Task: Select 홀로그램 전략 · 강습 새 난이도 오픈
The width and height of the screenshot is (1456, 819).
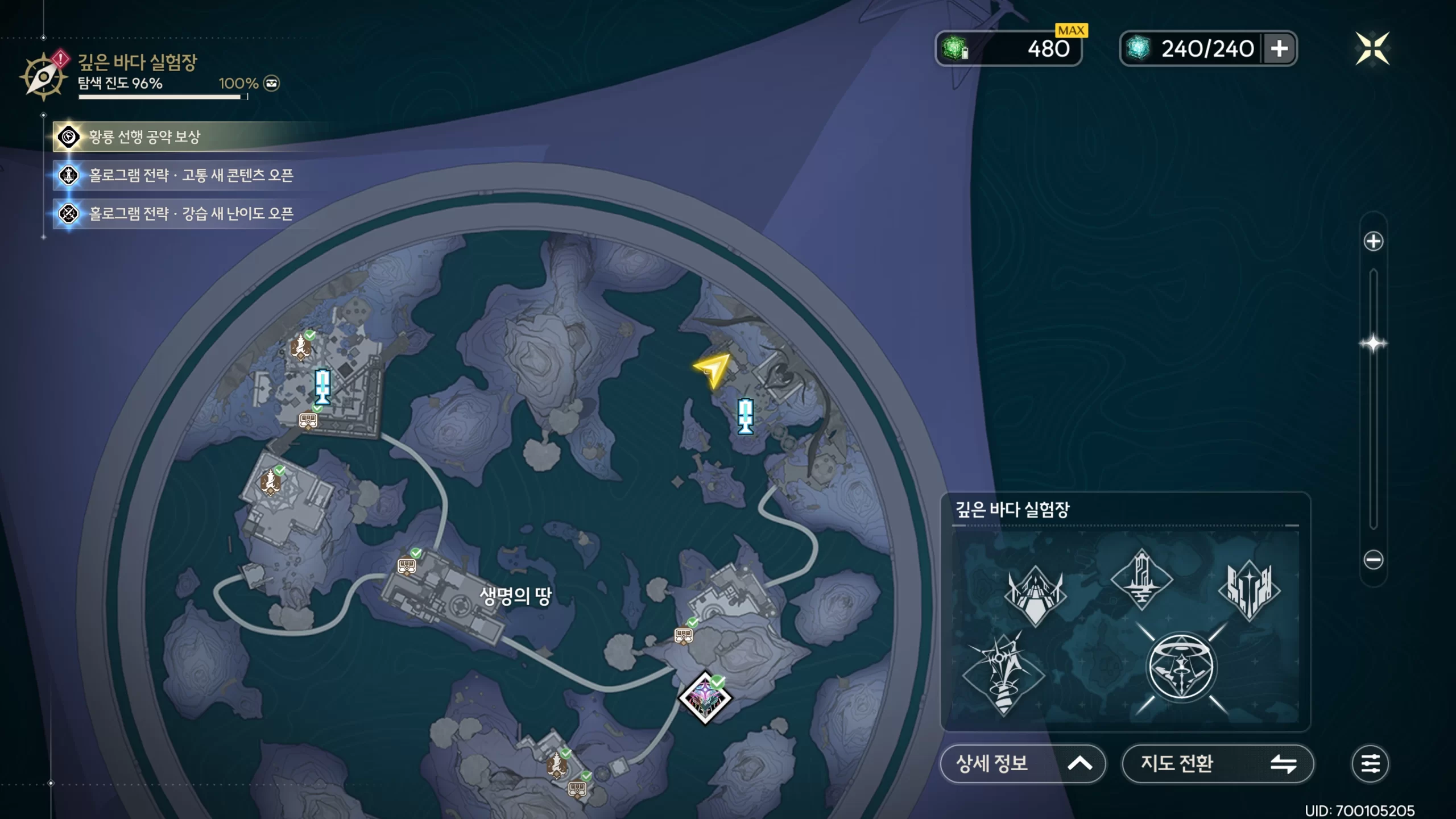Action: 191,214
